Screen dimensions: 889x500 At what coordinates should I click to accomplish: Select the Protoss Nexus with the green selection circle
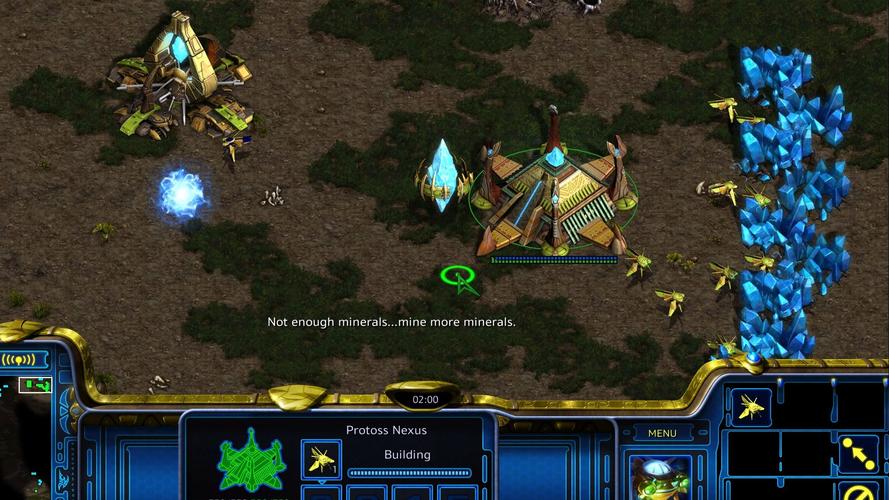[x=552, y=193]
